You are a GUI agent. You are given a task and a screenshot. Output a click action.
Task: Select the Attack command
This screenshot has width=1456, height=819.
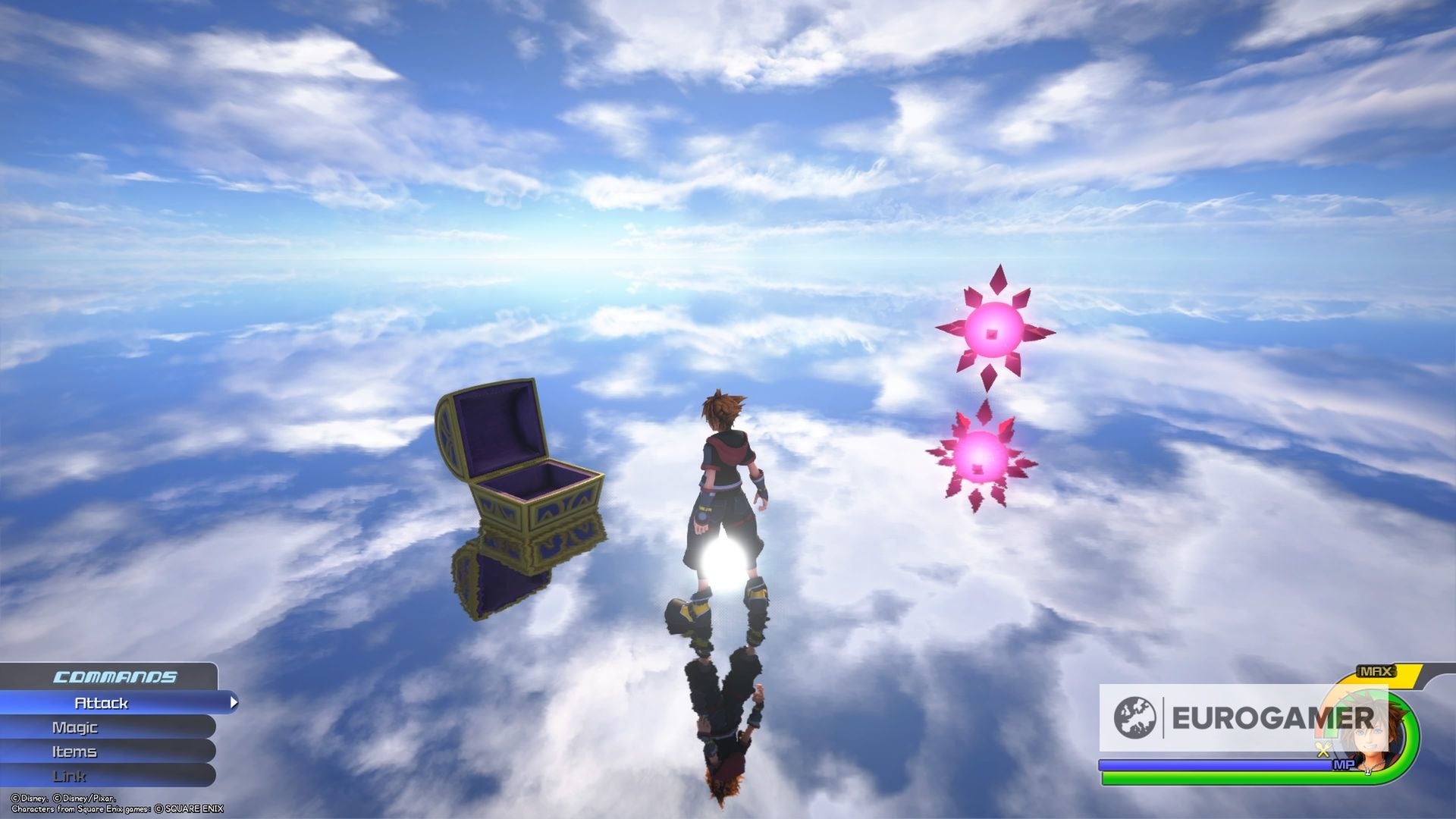[102, 703]
